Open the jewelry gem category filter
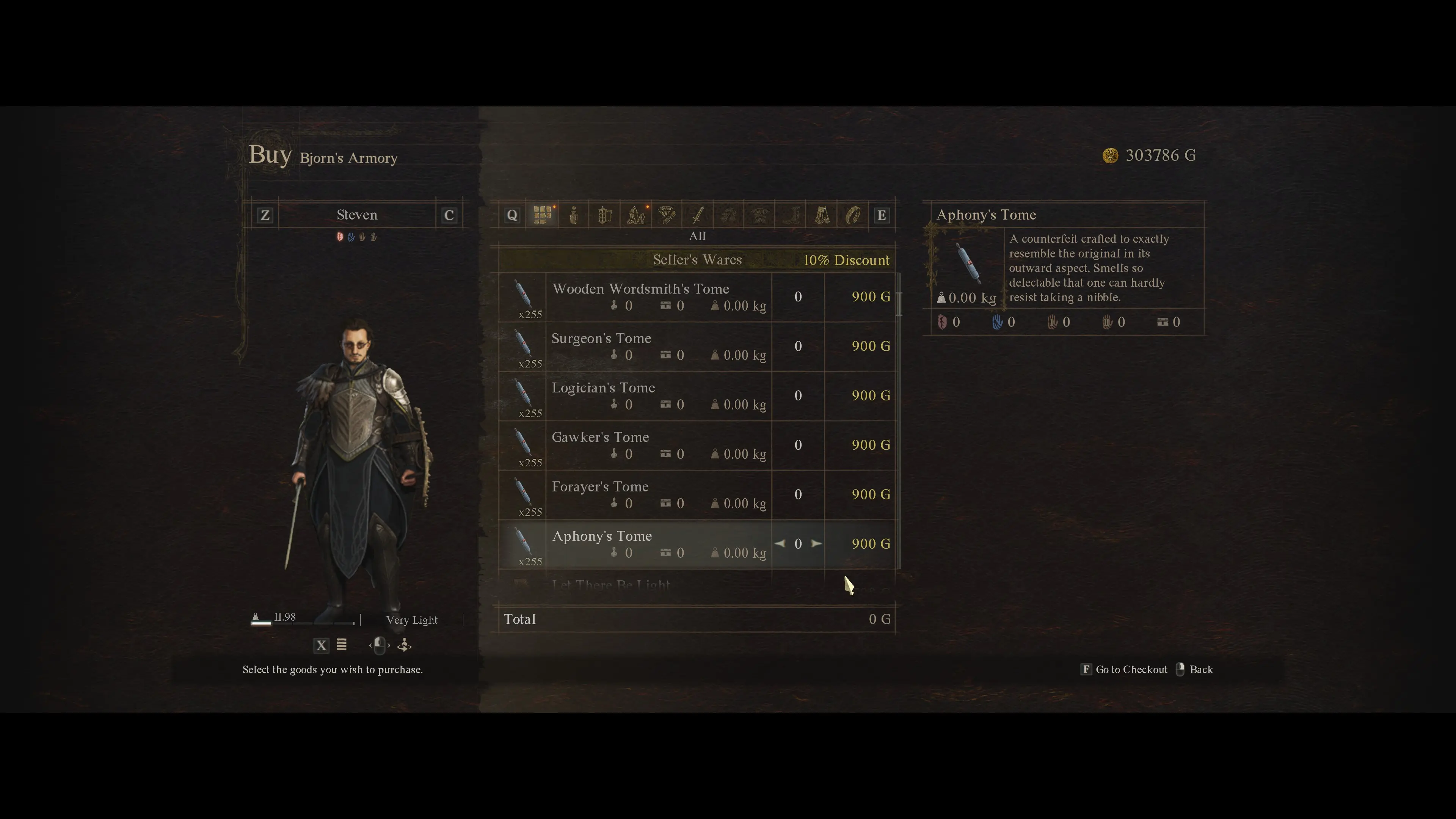Image resolution: width=1456 pixels, height=819 pixels. coord(667,215)
